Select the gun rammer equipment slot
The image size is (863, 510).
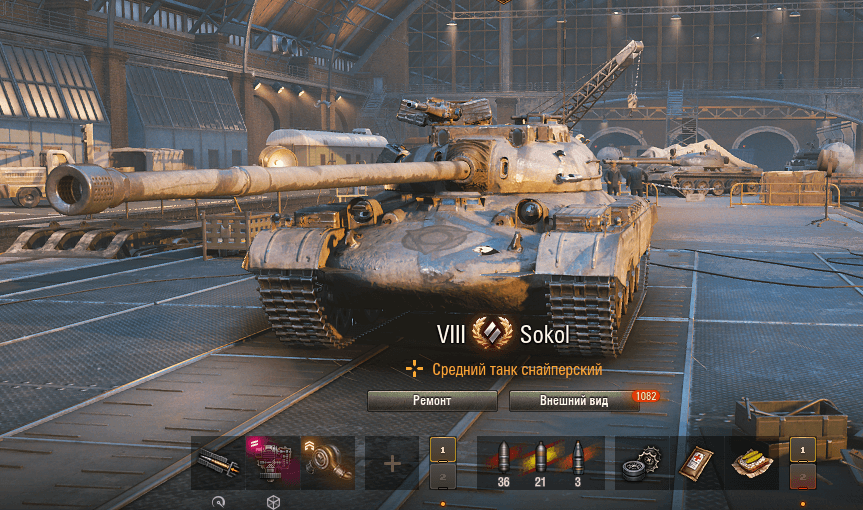(x=217, y=462)
